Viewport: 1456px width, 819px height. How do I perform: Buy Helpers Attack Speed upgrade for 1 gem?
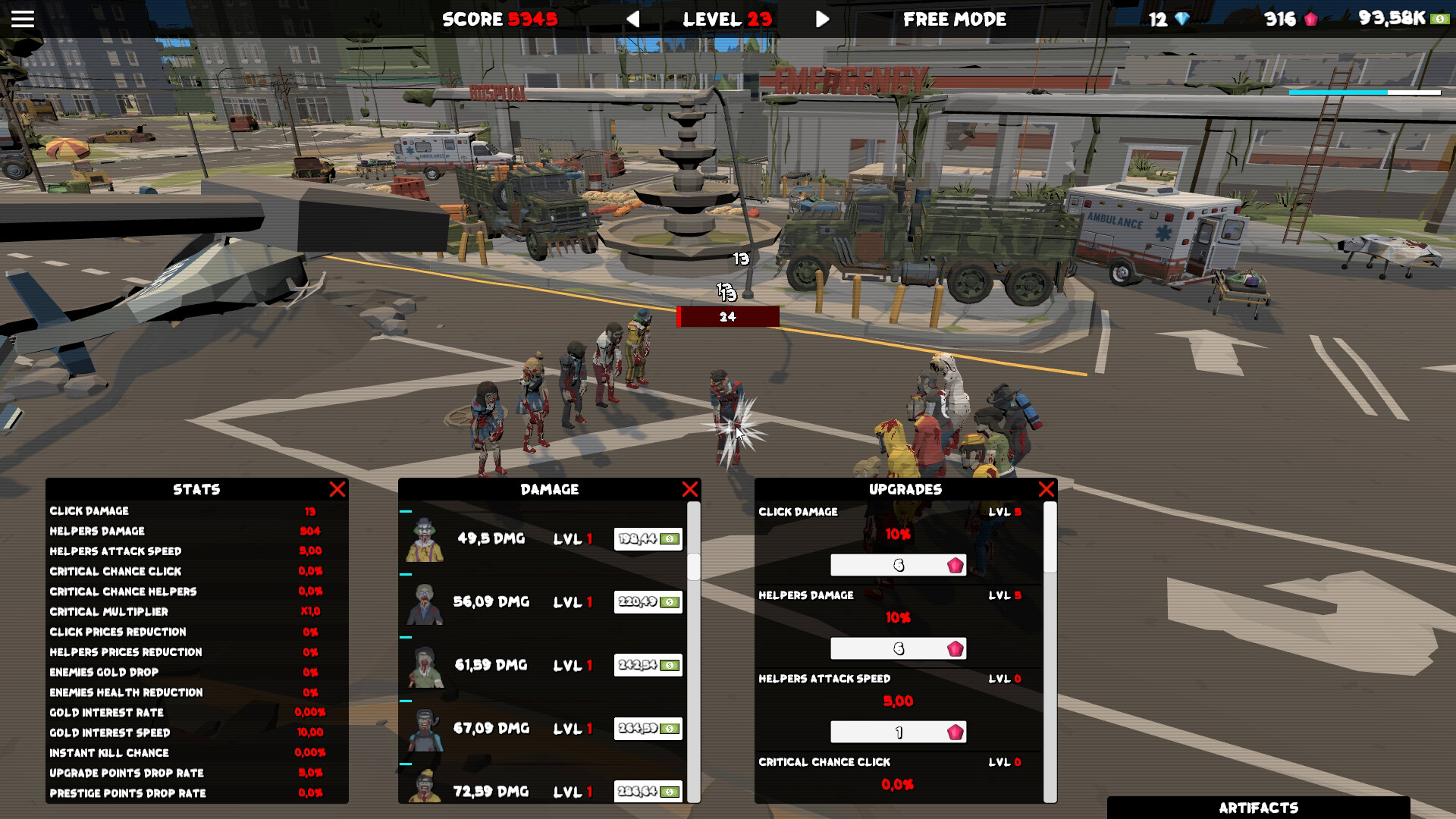[x=899, y=732]
